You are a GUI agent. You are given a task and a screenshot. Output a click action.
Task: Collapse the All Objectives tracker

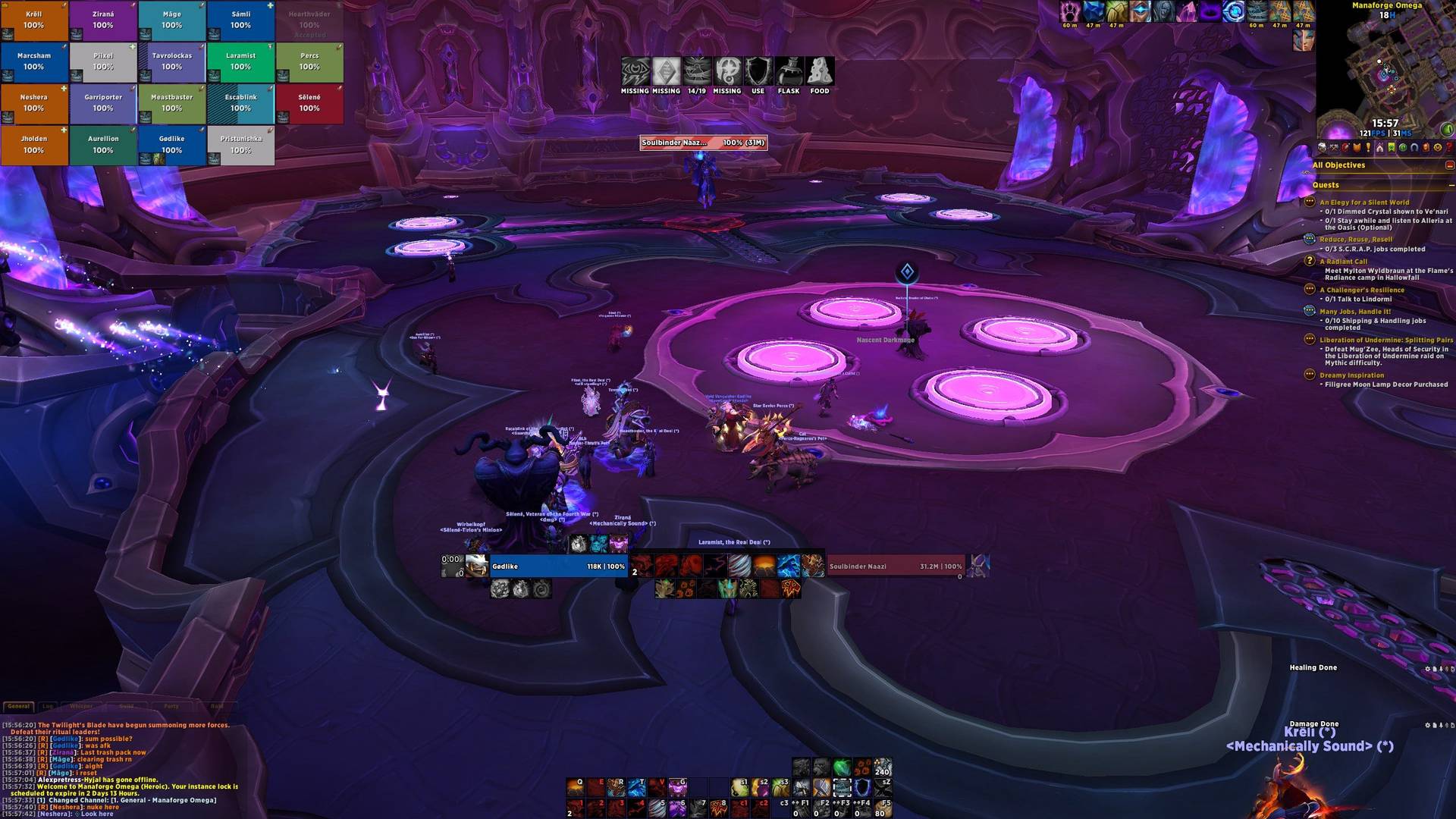pyautogui.click(x=1449, y=165)
